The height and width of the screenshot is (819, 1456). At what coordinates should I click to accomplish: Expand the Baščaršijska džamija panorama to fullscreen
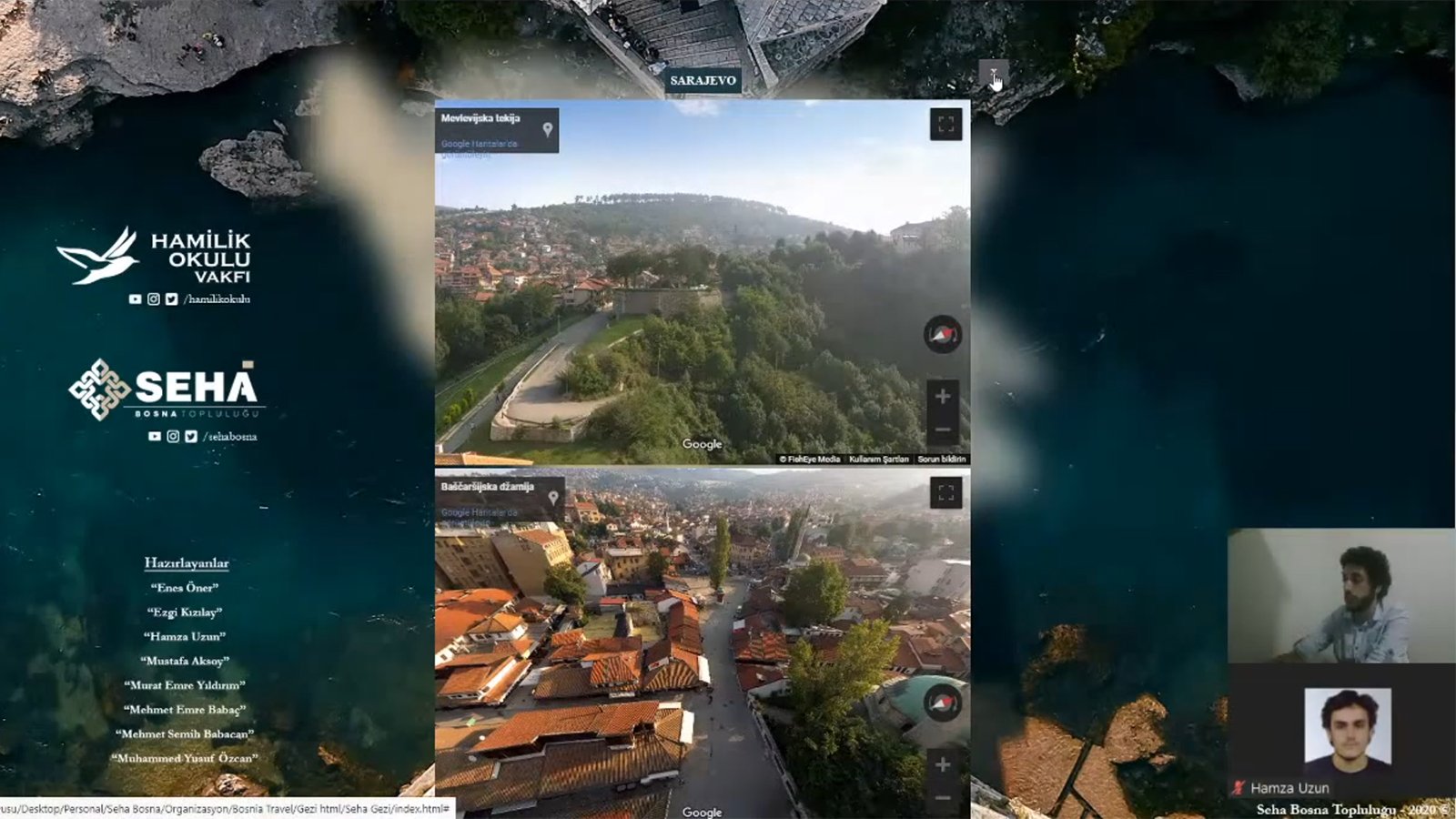pos(945,493)
